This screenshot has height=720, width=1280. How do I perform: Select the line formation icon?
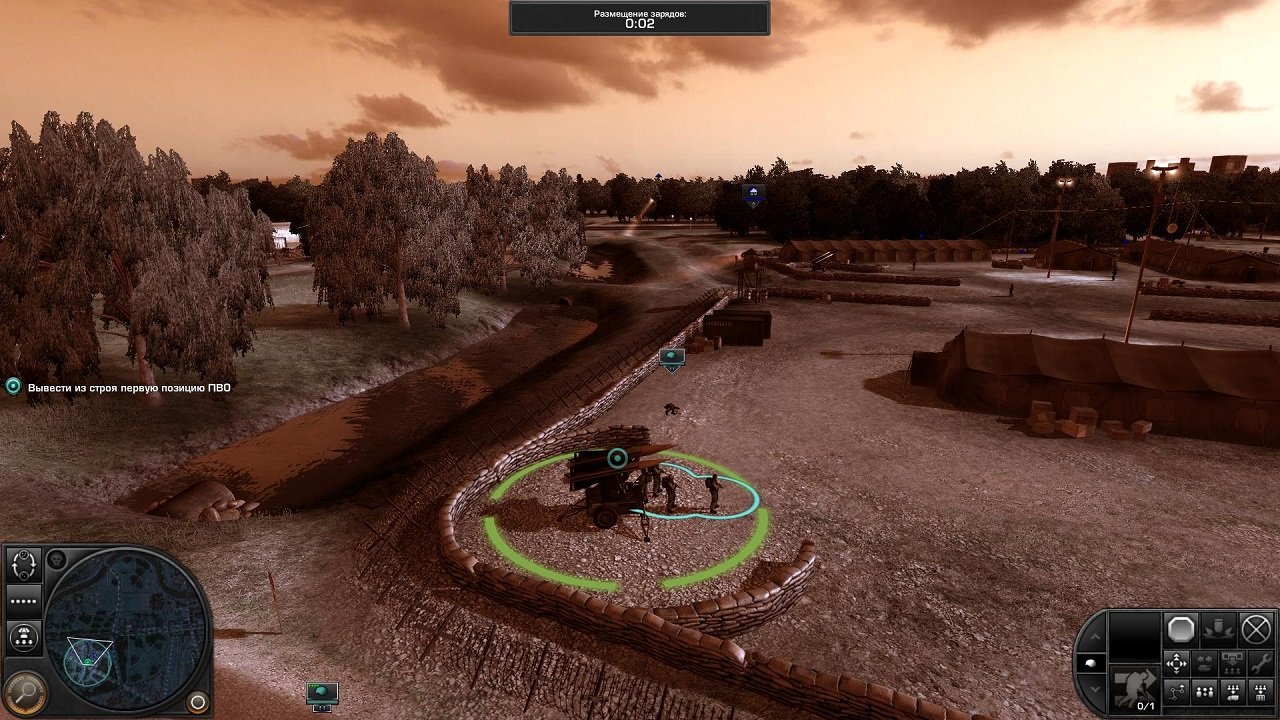(x=1204, y=691)
